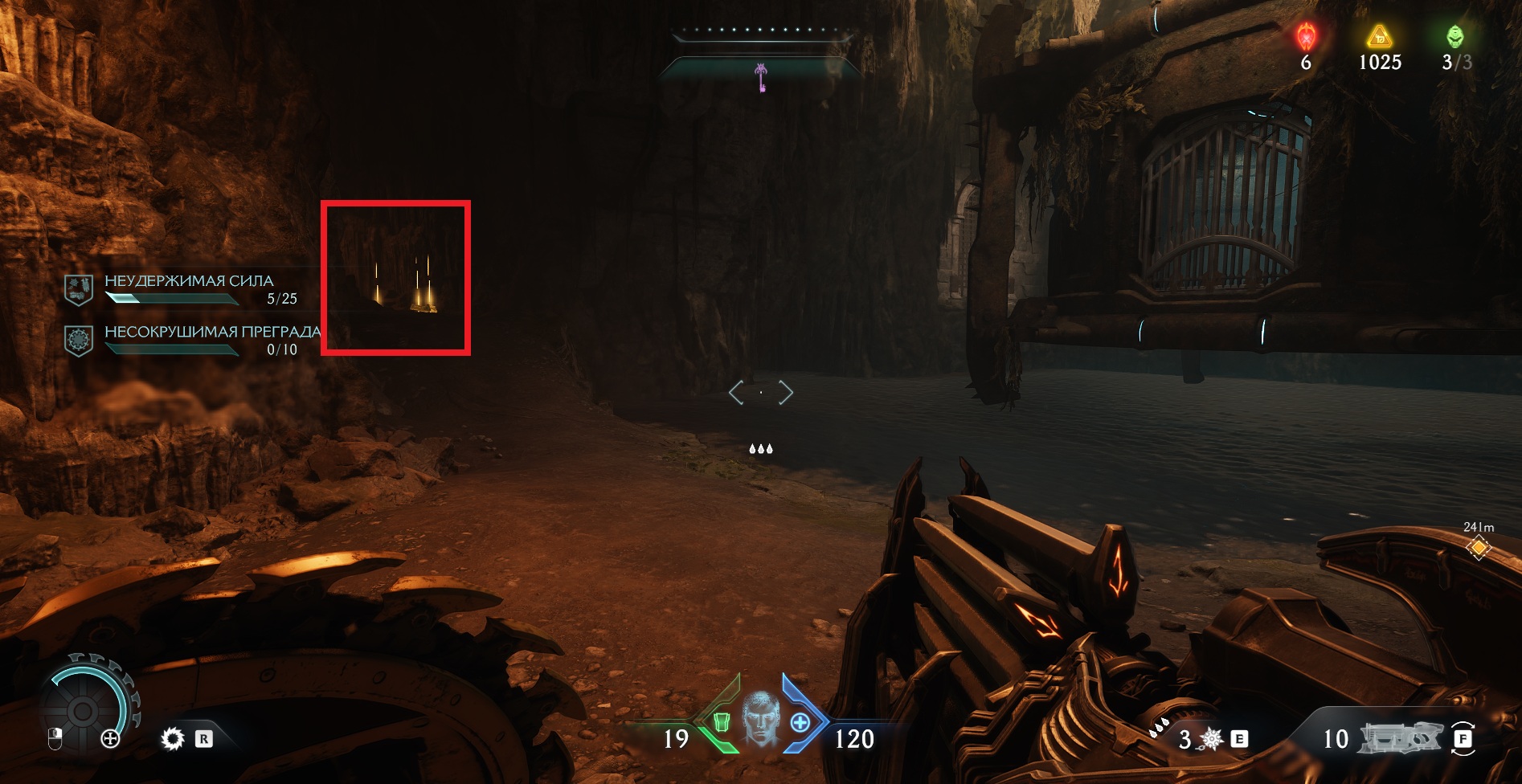Screen dimensions: 1522x784
Task: Click the purple key marker on the compass
Action: coord(761,78)
